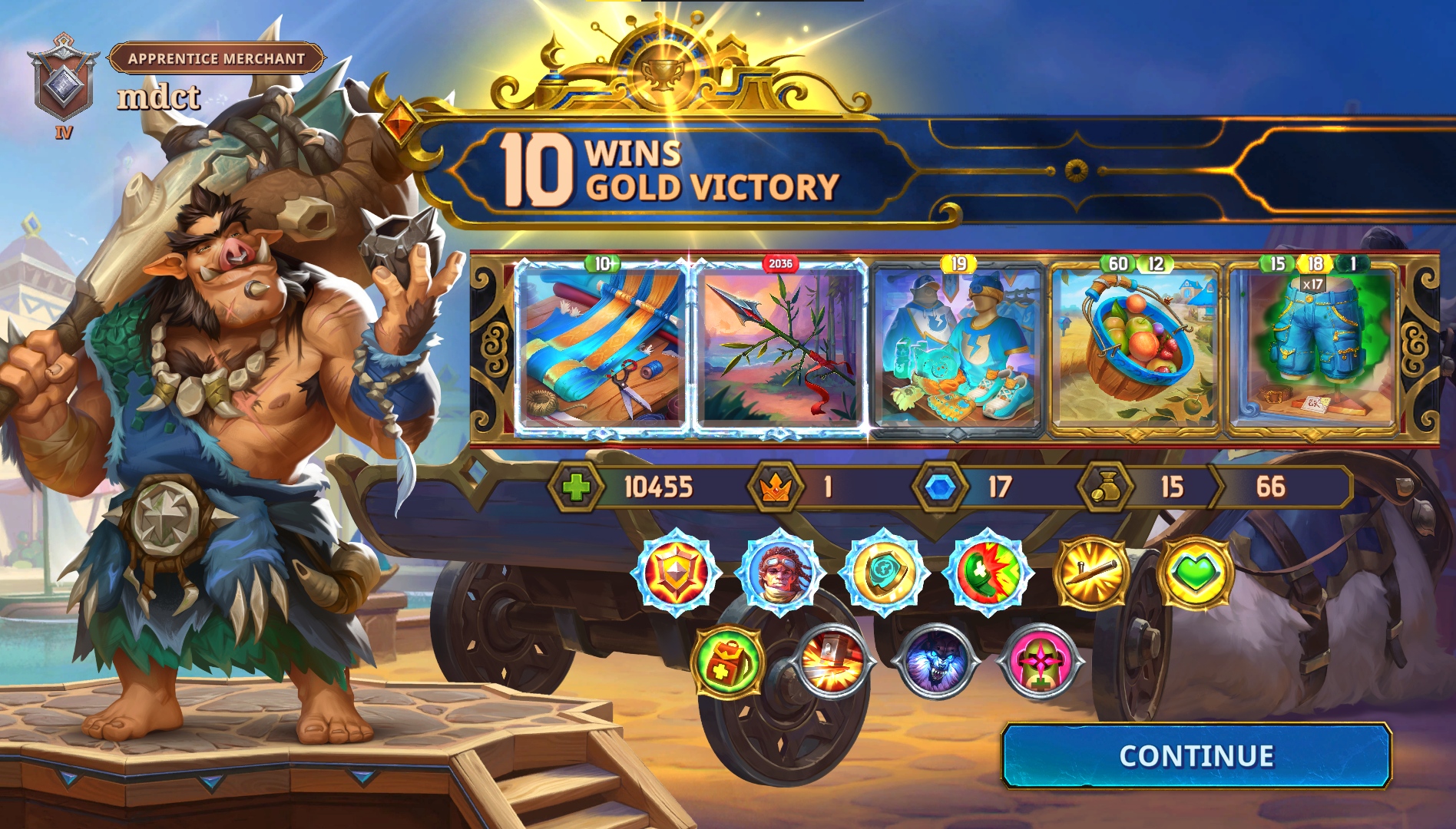
Task: Select the green heart skill badge
Action: (1195, 573)
